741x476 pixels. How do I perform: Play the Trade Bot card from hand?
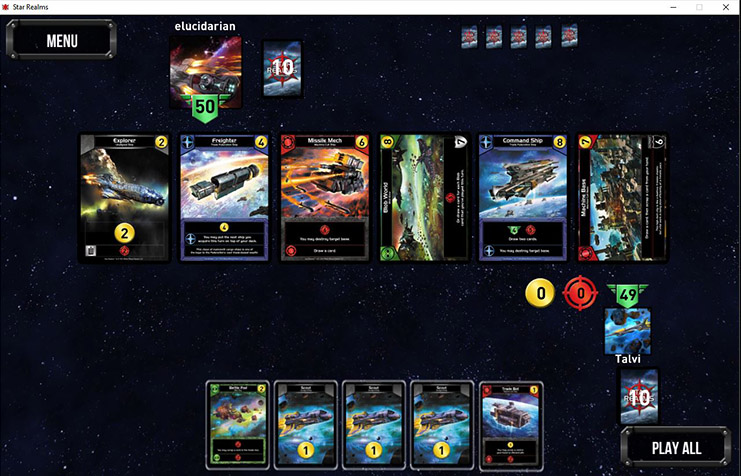point(512,425)
